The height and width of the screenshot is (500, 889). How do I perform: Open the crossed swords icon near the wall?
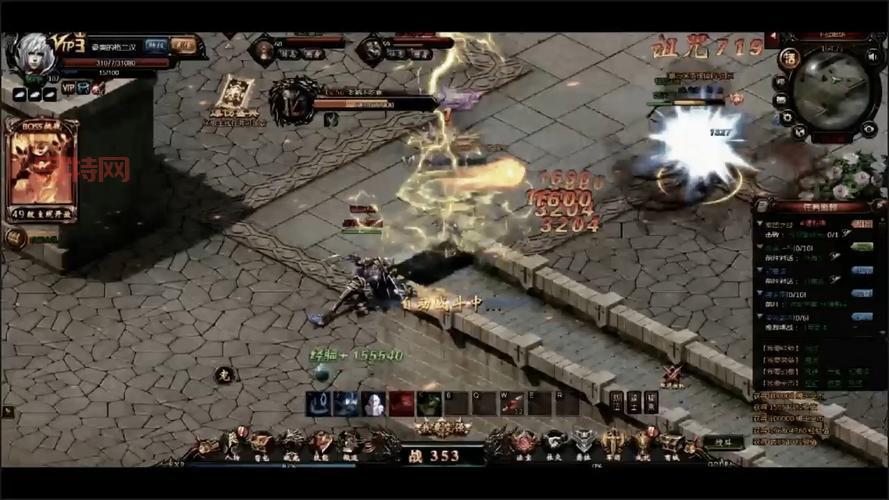pyautogui.click(x=672, y=375)
